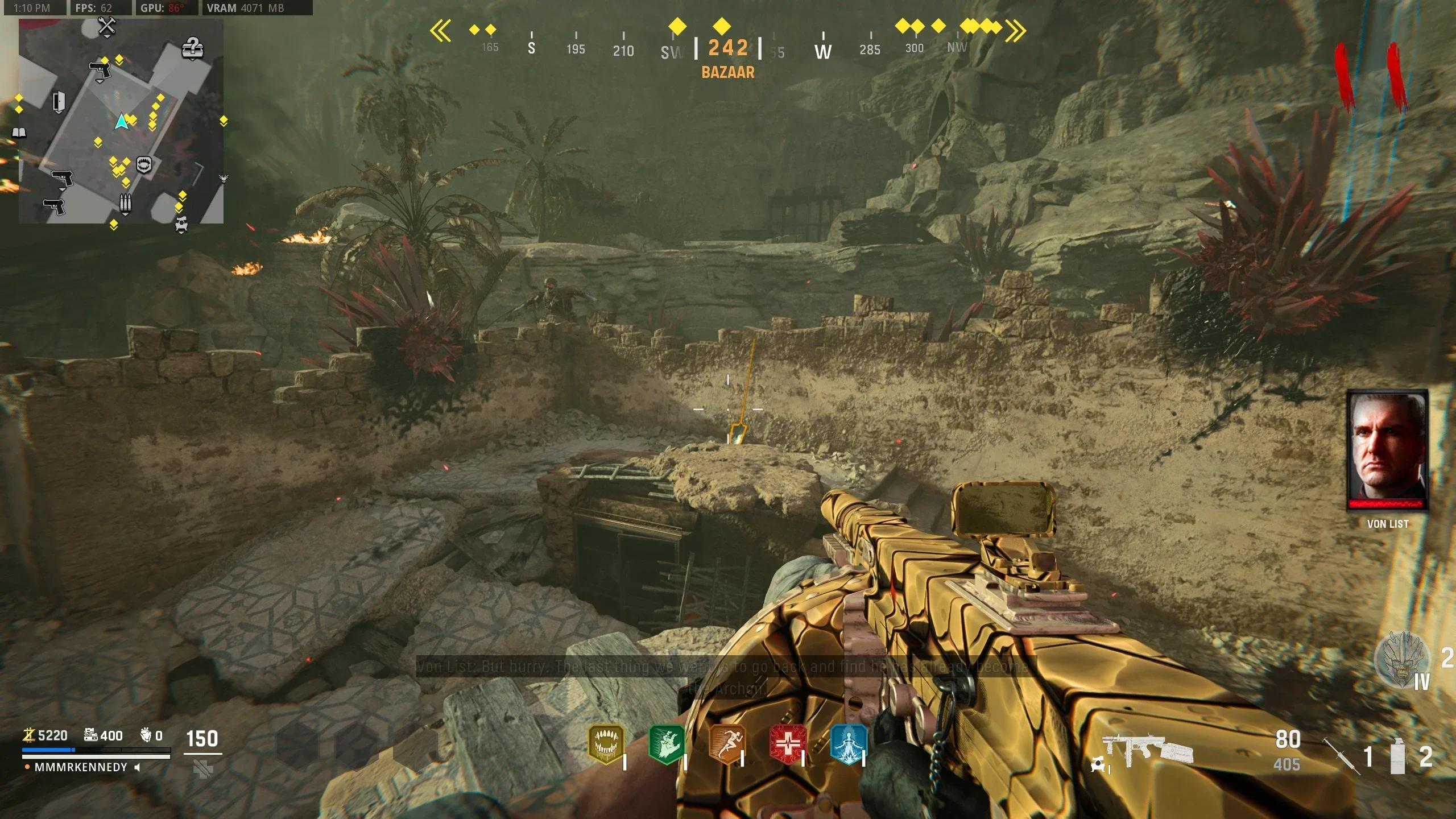The height and width of the screenshot is (819, 1456).
Task: Click the cyan player arrow on minimap
Action: [121, 121]
